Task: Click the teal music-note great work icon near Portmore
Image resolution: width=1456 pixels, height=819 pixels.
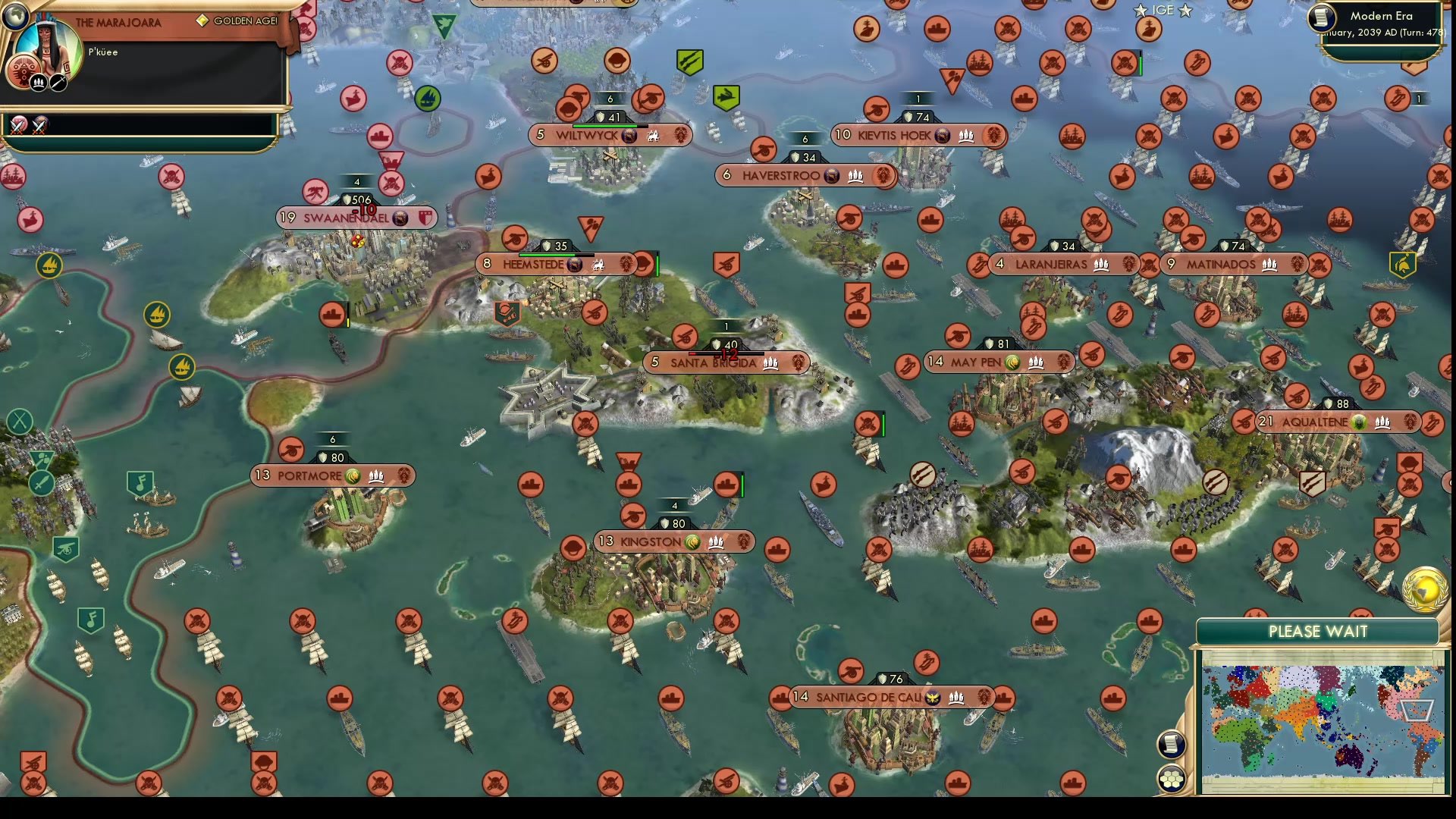Action: (x=139, y=480)
